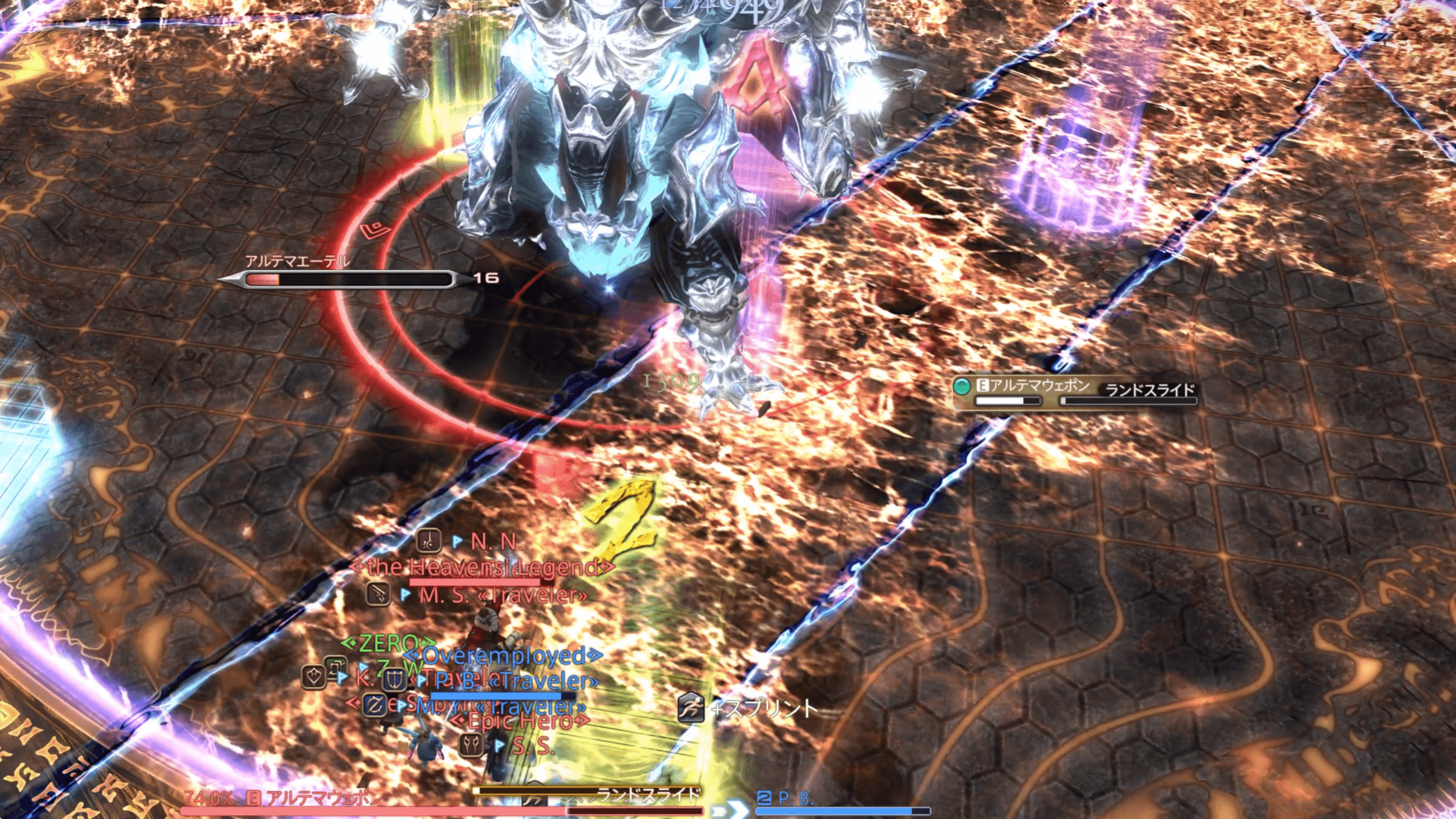The image size is (1456, 819).
Task: Click the 74.0% アルテマウェポン target name
Action: click(323, 799)
